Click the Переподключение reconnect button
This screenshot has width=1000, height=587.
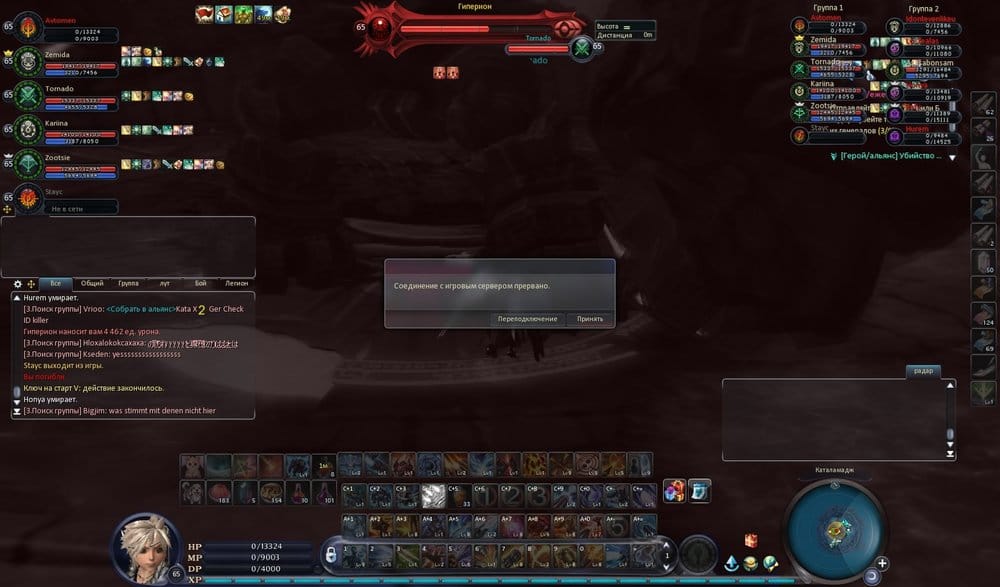pos(528,319)
